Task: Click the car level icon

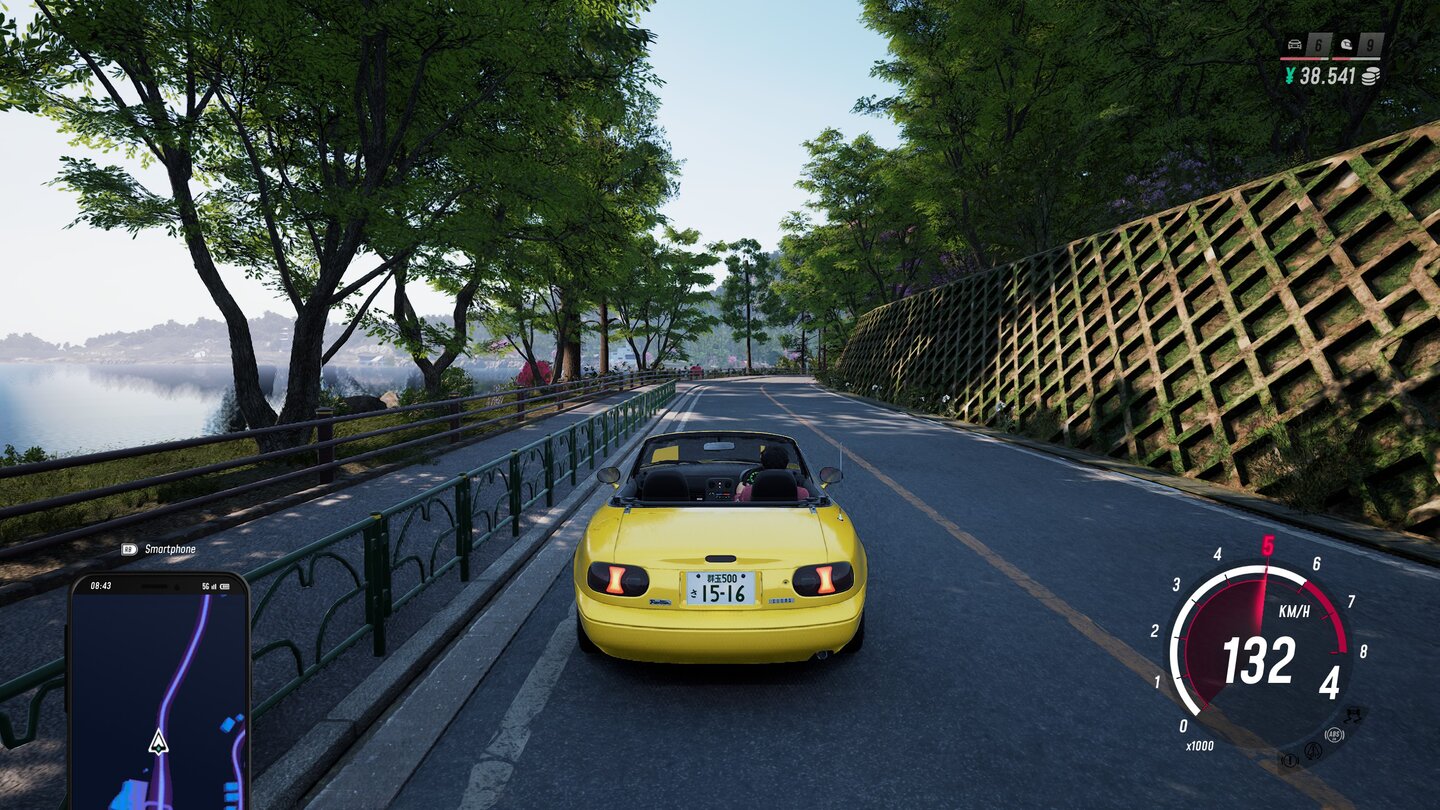Action: (1293, 45)
